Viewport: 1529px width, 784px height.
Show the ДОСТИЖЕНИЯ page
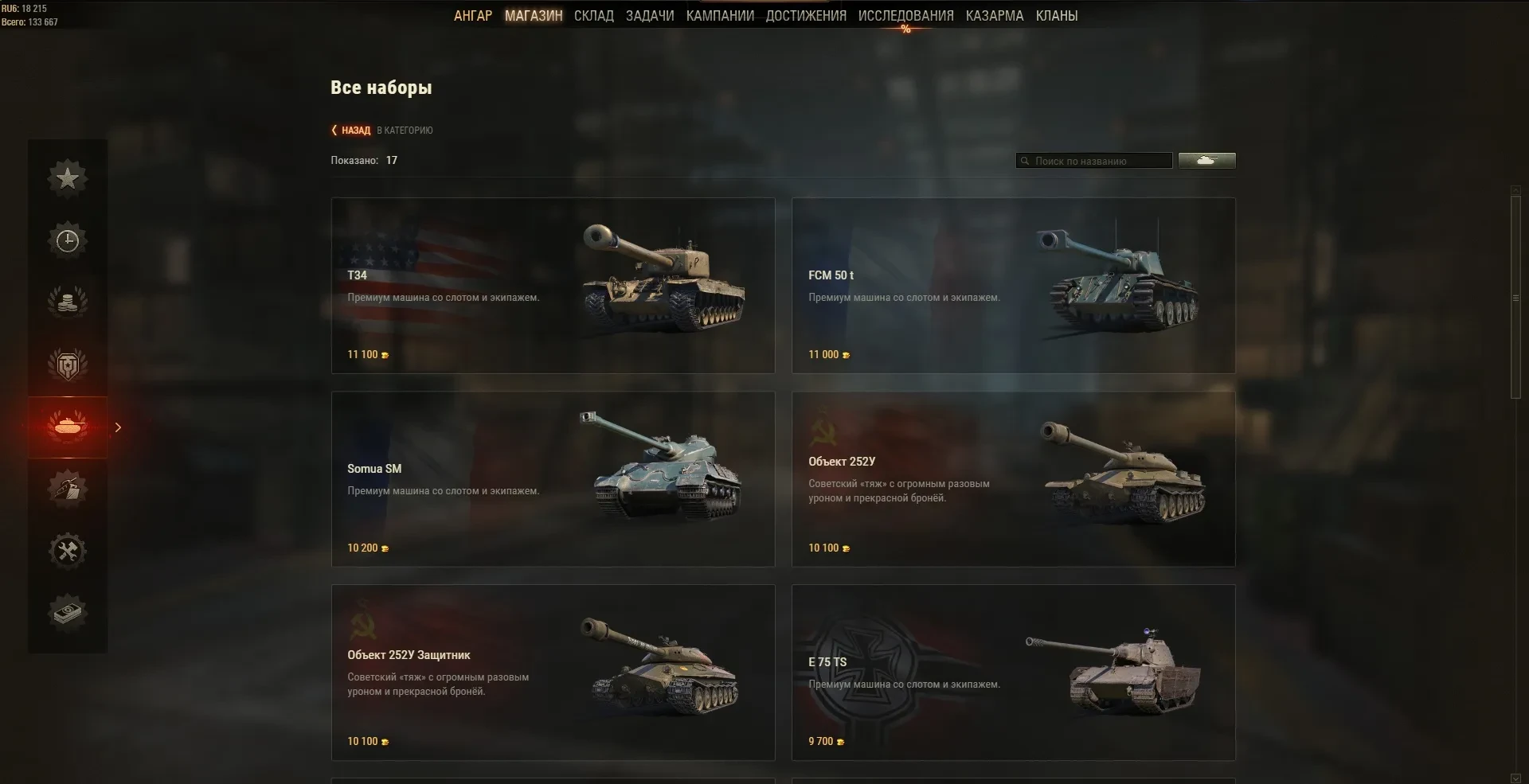806,16
